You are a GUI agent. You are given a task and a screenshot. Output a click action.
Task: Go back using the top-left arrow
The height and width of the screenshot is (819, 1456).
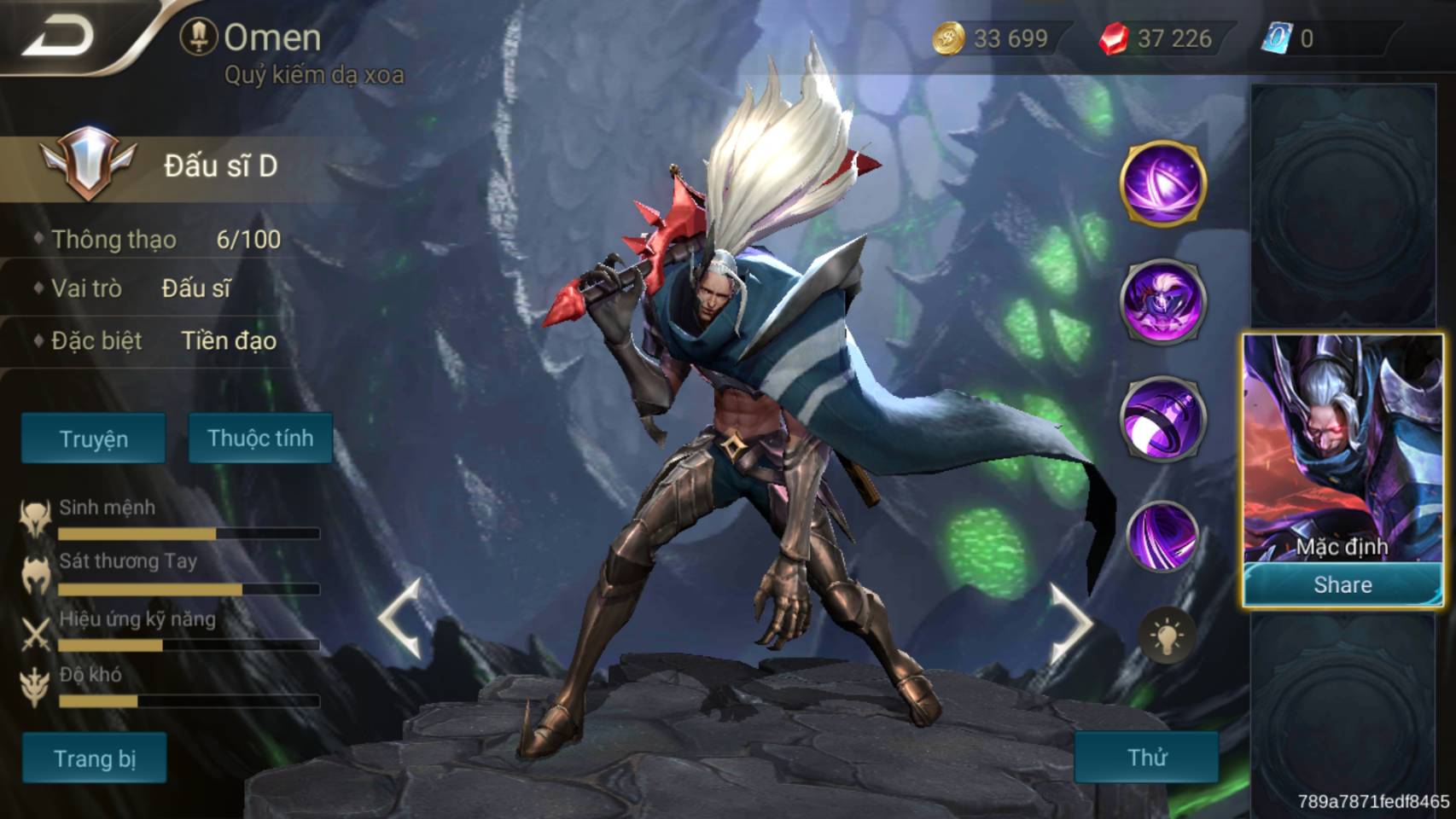point(58,37)
